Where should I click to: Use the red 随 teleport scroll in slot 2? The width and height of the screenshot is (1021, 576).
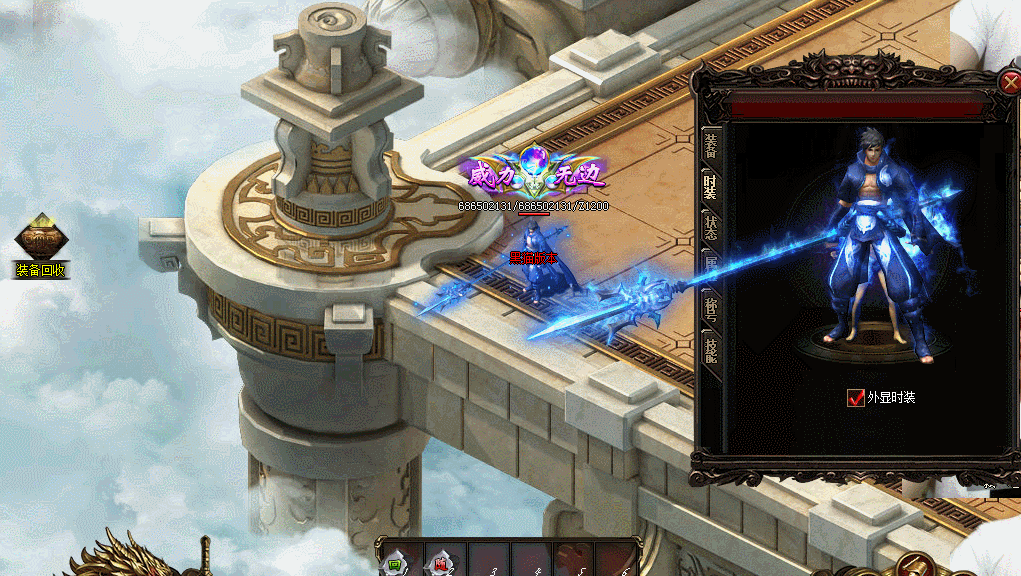pos(441,563)
